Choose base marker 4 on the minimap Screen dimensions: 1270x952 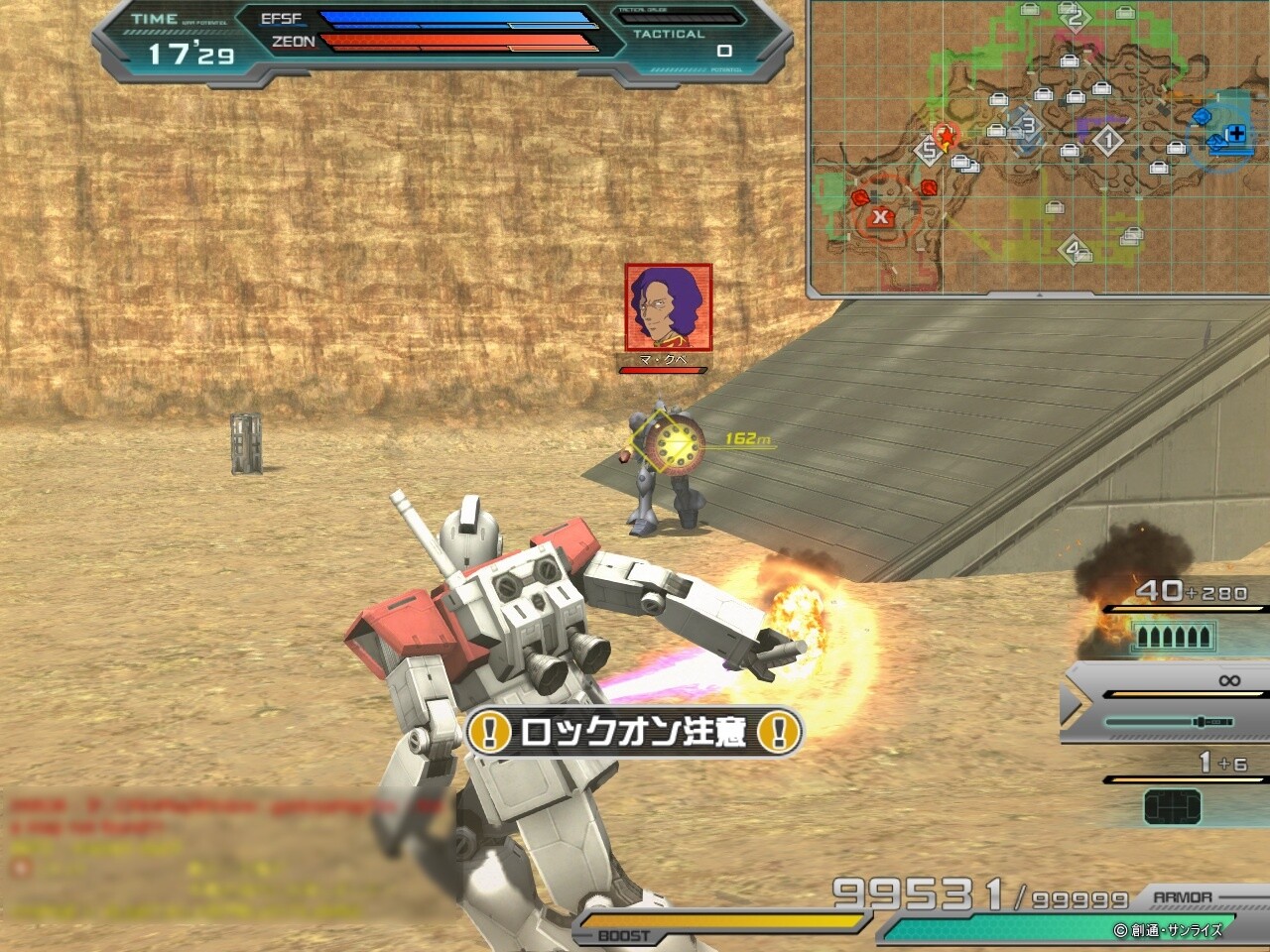(x=1072, y=248)
